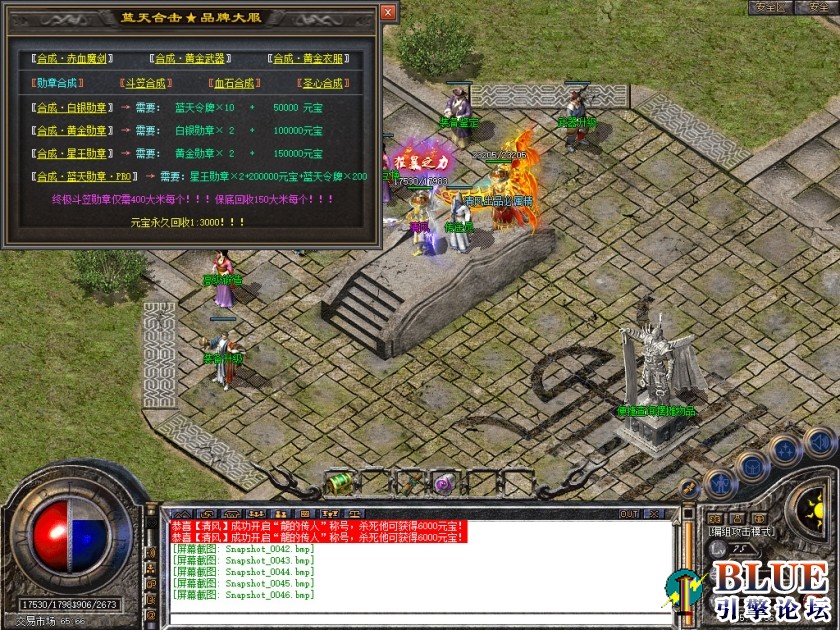This screenshot has width=840, height=630.
Task: Open the 血石合成 category
Action: [x=234, y=83]
